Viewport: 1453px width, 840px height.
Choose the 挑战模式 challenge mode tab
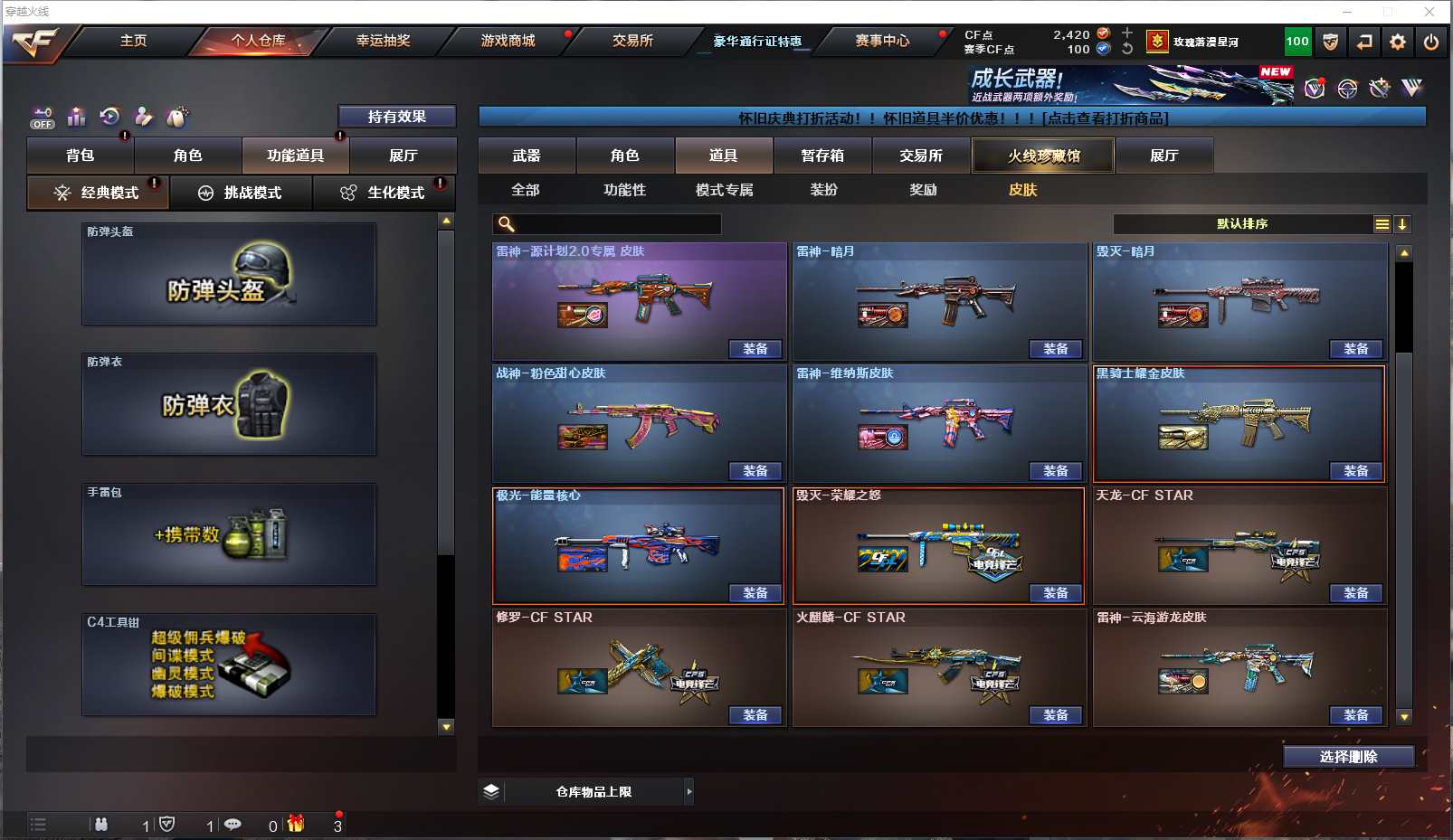242,193
